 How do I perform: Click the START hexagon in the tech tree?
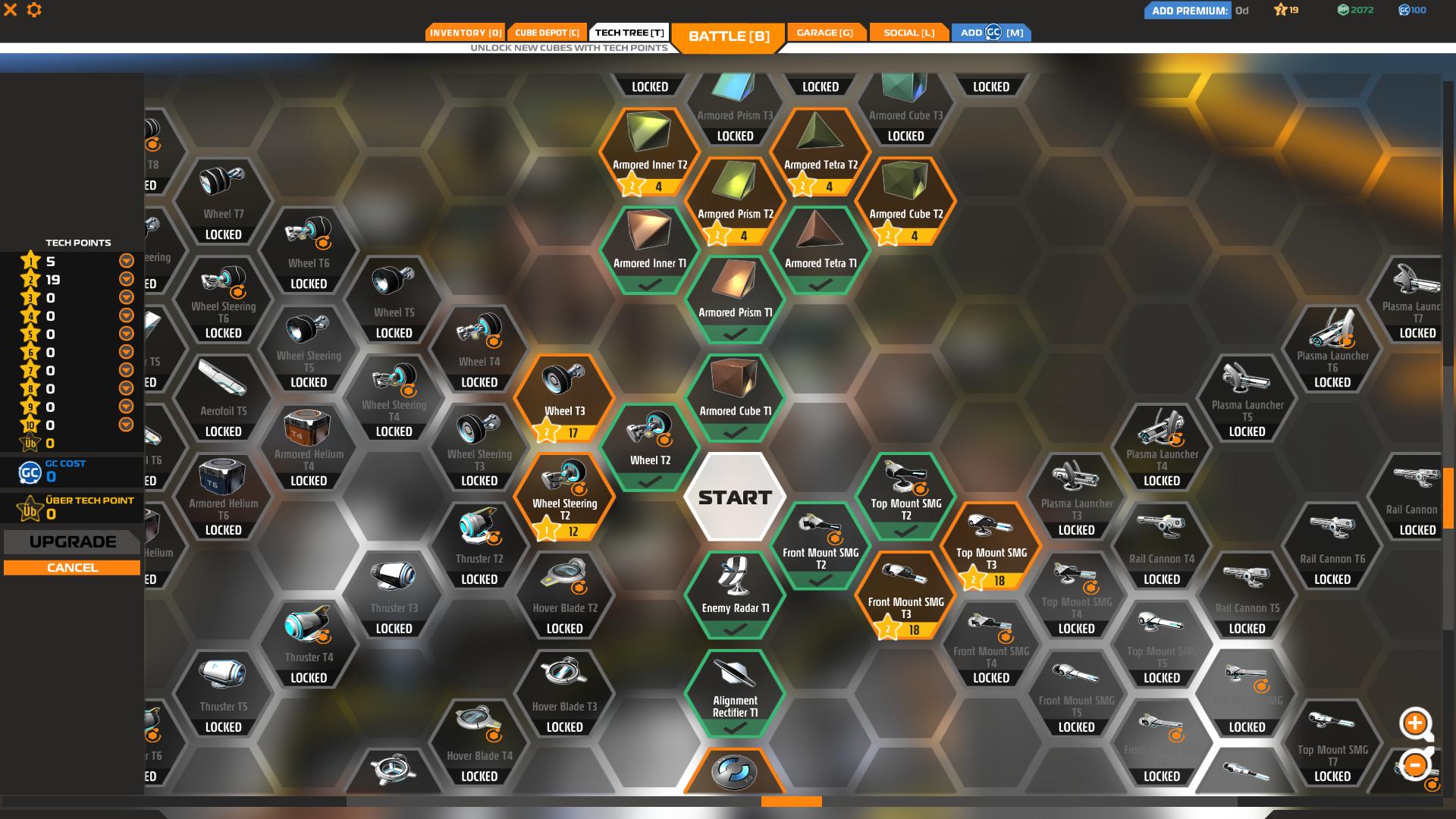[x=734, y=497]
